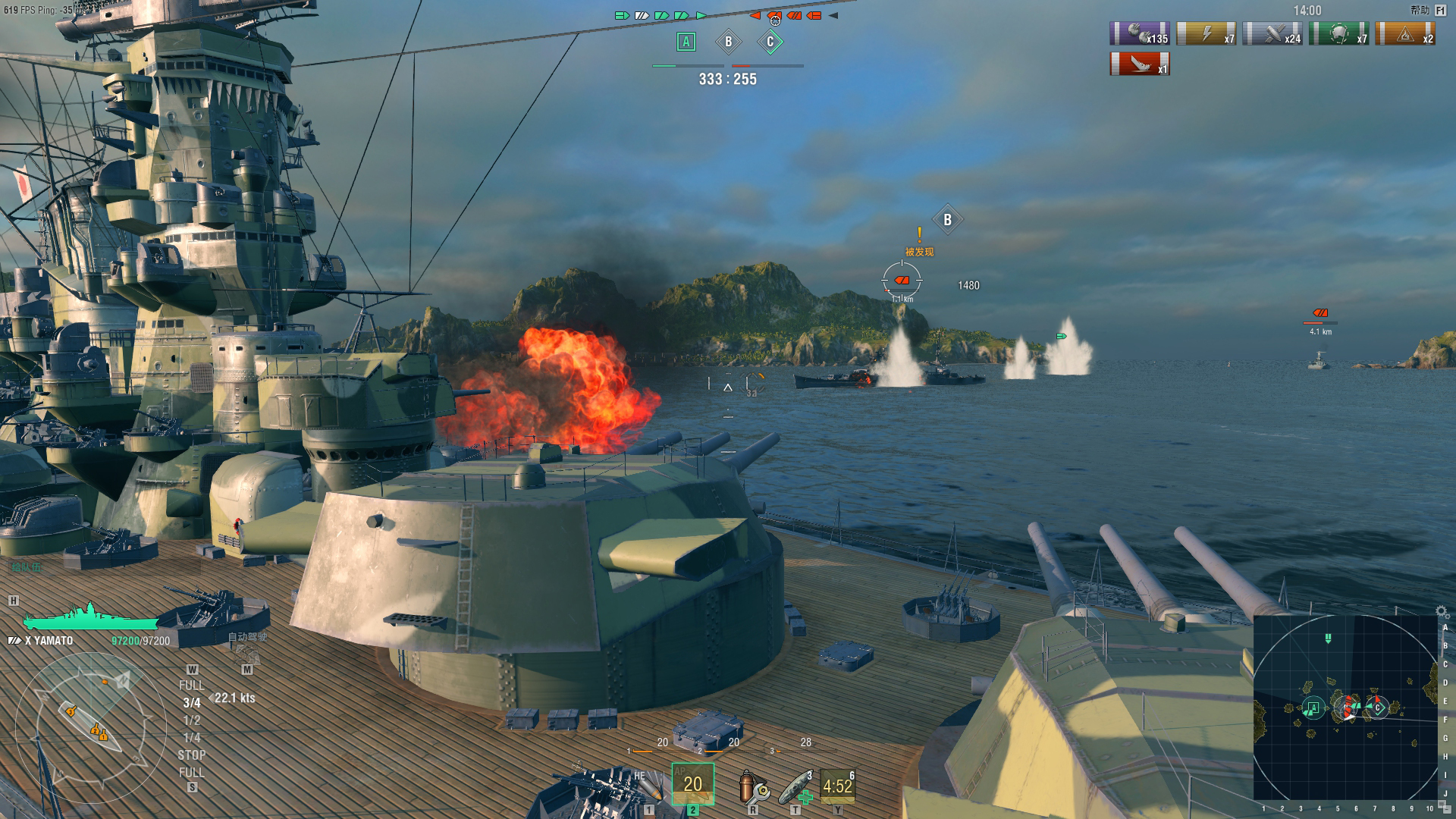Open the minimap settings gear
This screenshot has height=819, width=1456.
pyautogui.click(x=1442, y=611)
